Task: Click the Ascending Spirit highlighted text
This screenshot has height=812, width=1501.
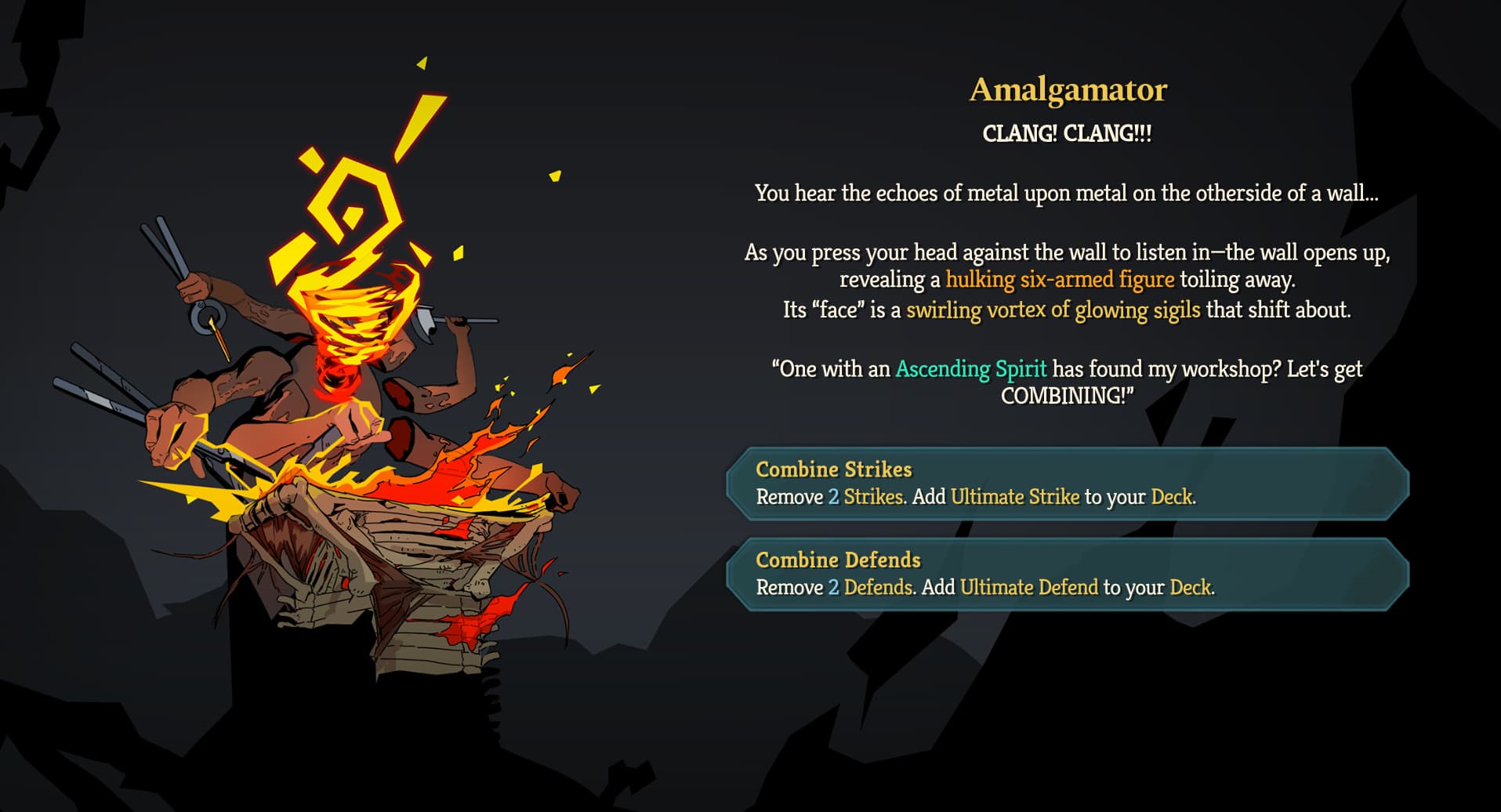Action: point(972,368)
